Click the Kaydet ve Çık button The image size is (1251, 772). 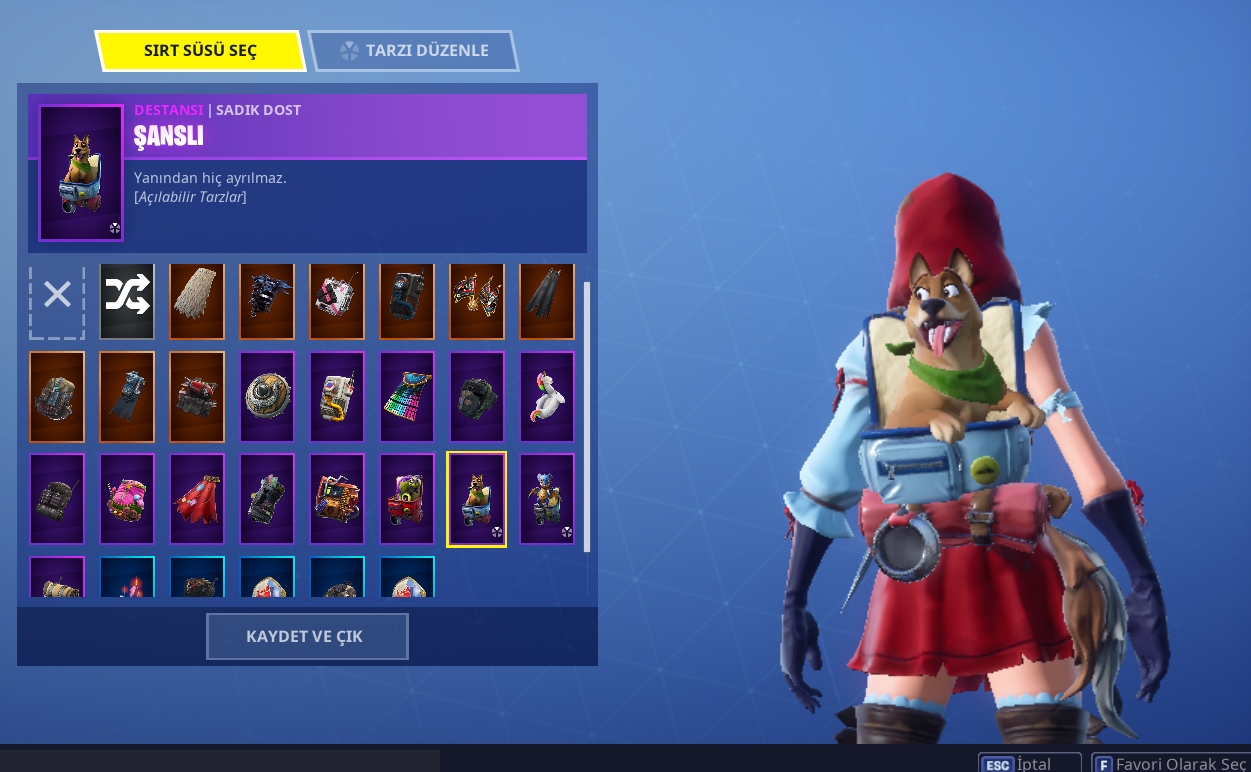[x=307, y=637]
